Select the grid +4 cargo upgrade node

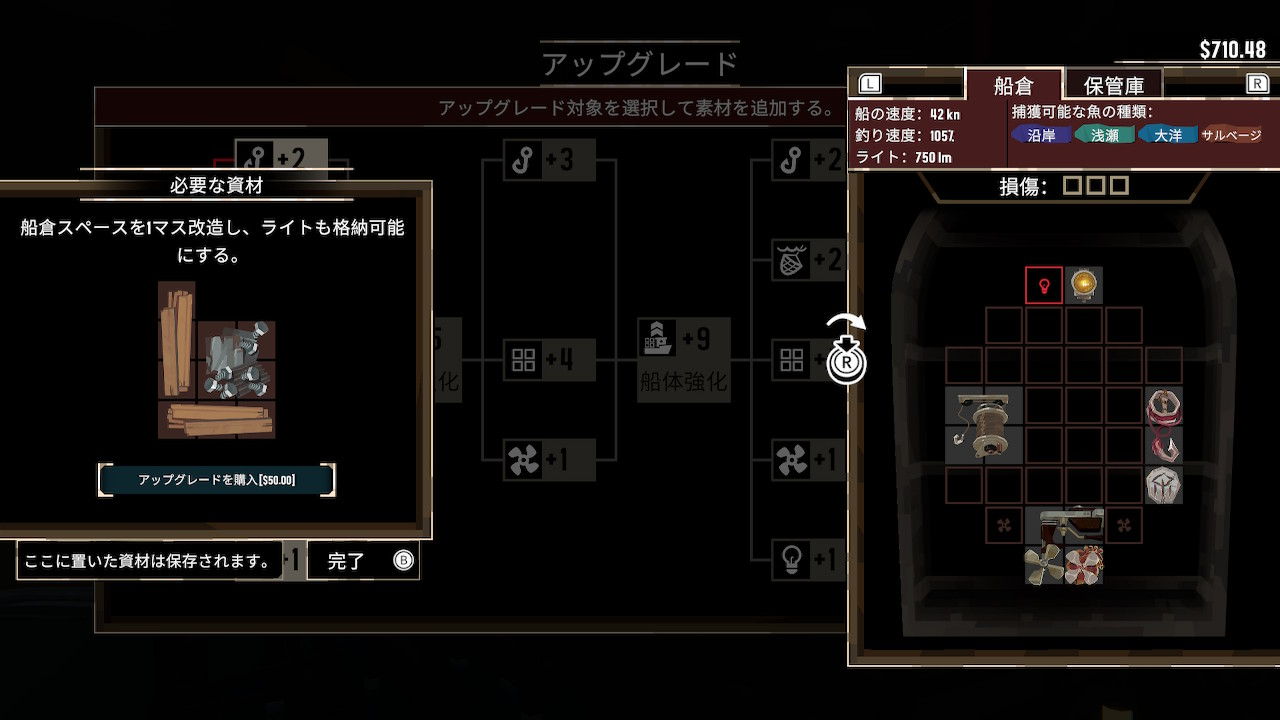pos(540,360)
